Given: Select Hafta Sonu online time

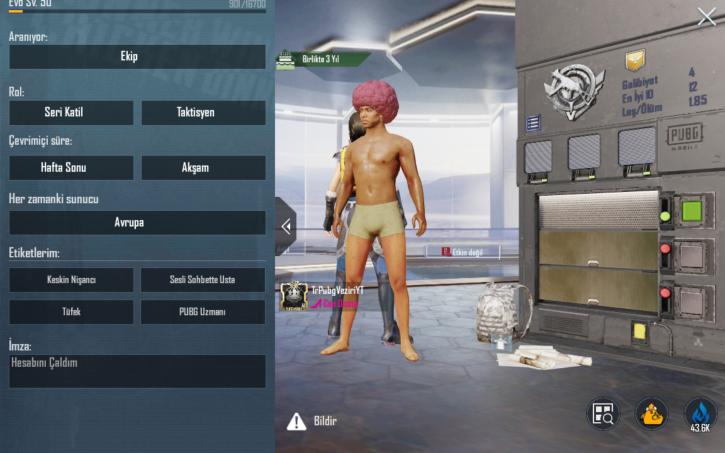Looking at the screenshot, I should (71, 168).
